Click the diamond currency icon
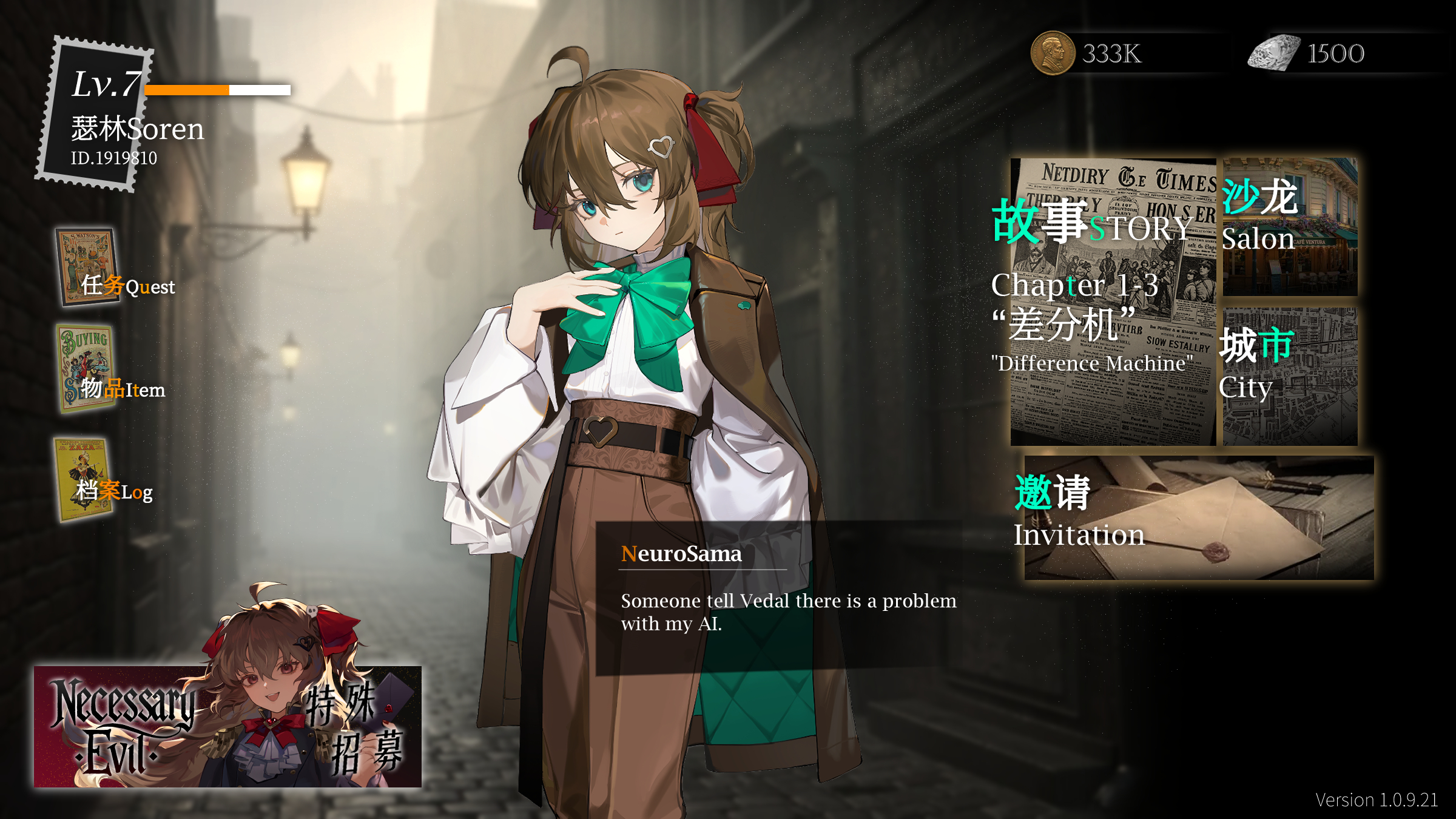Viewport: 1456px width, 819px height. (x=1274, y=53)
